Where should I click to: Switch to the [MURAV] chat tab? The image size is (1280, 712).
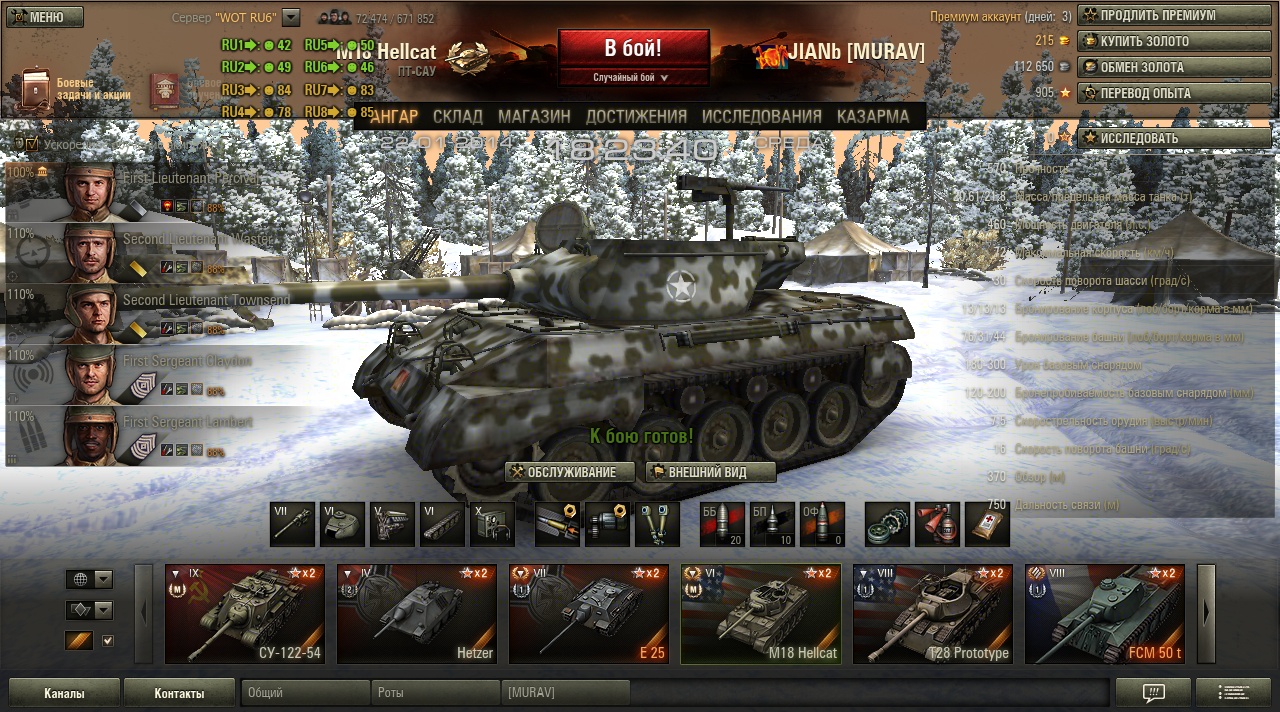pos(565,692)
